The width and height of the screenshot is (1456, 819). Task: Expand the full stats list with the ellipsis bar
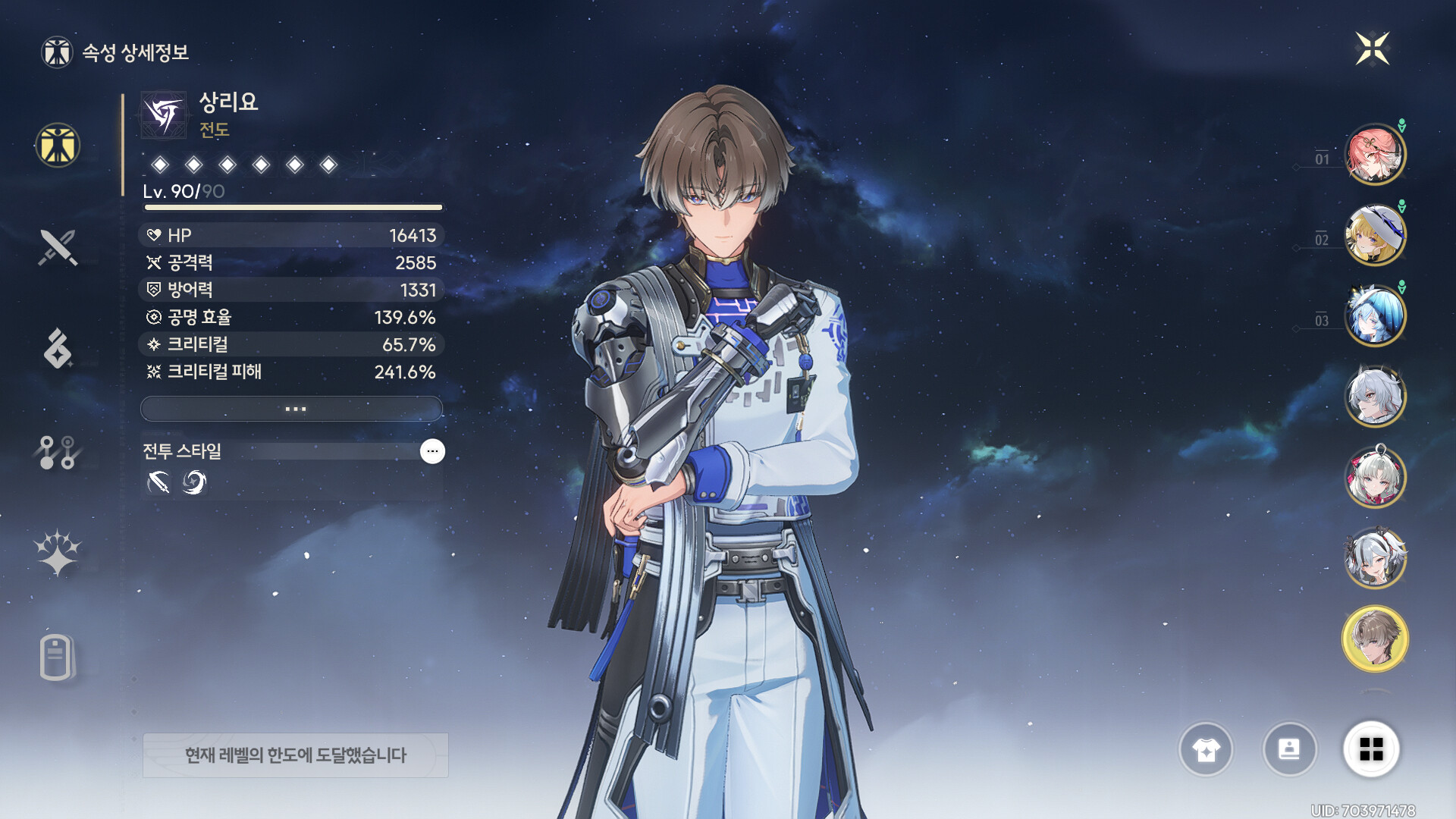[292, 409]
